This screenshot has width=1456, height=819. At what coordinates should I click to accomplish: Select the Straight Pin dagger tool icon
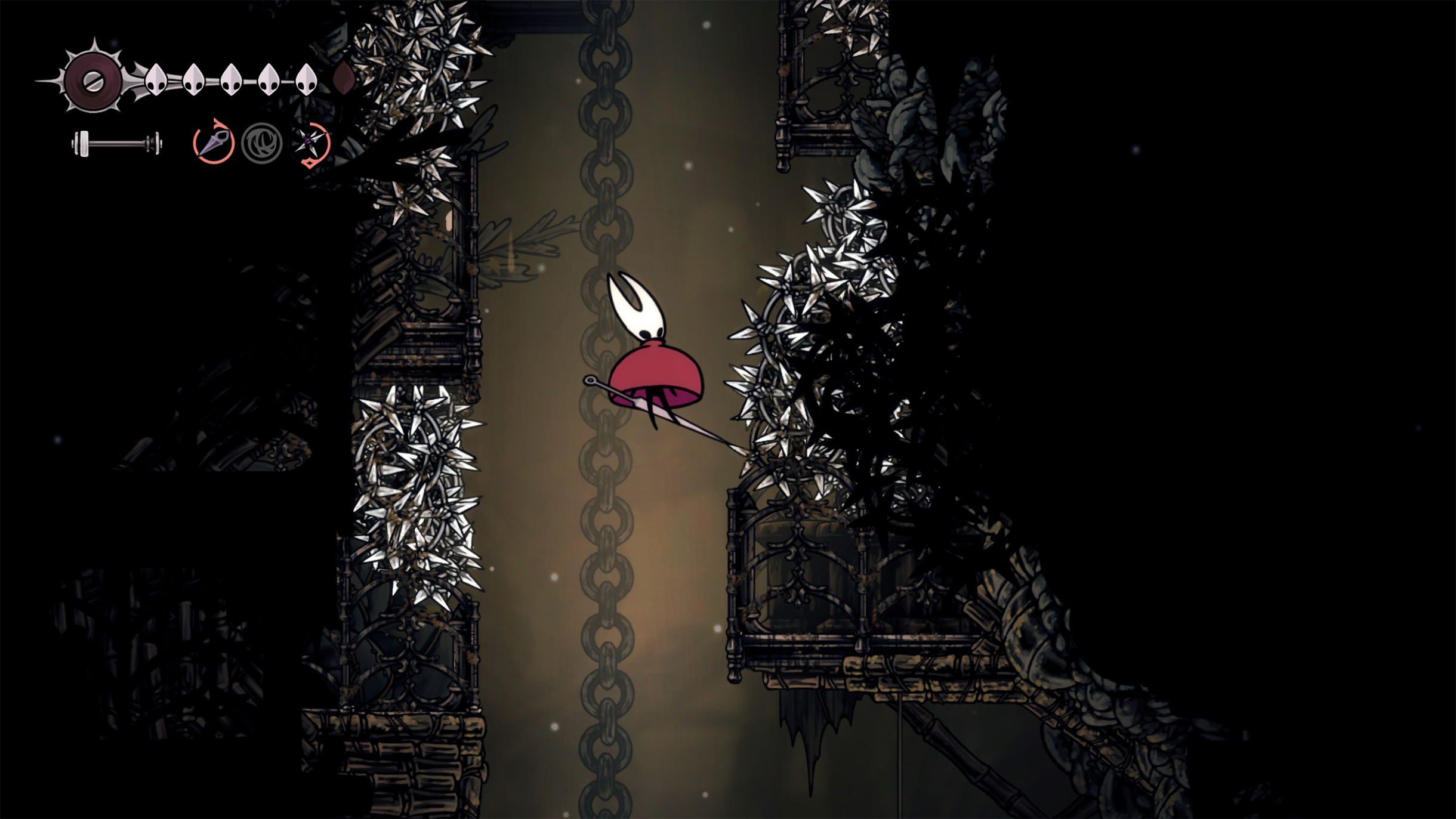point(213,143)
